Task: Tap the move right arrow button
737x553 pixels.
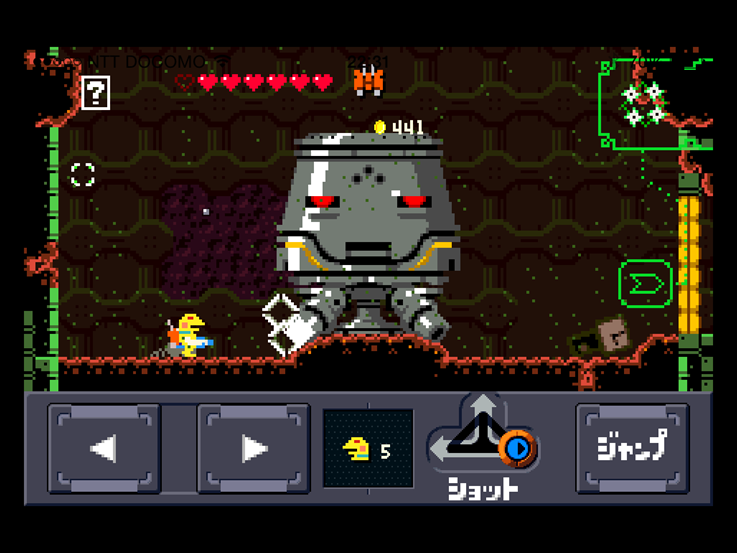Action: [253, 448]
